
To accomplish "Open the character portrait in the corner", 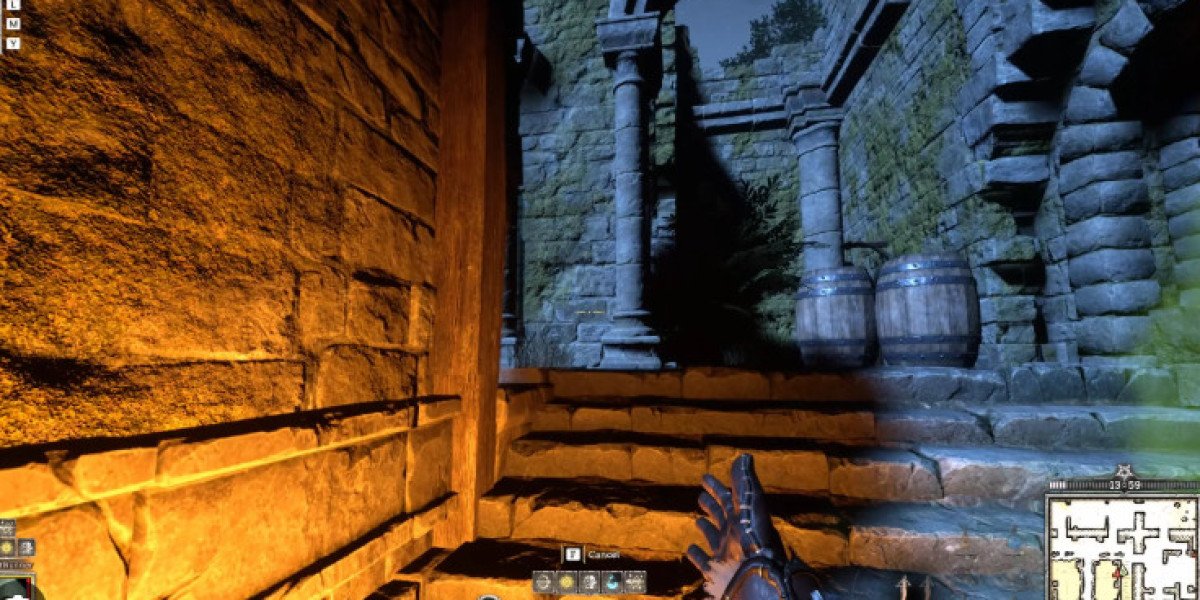I will tap(15, 588).
